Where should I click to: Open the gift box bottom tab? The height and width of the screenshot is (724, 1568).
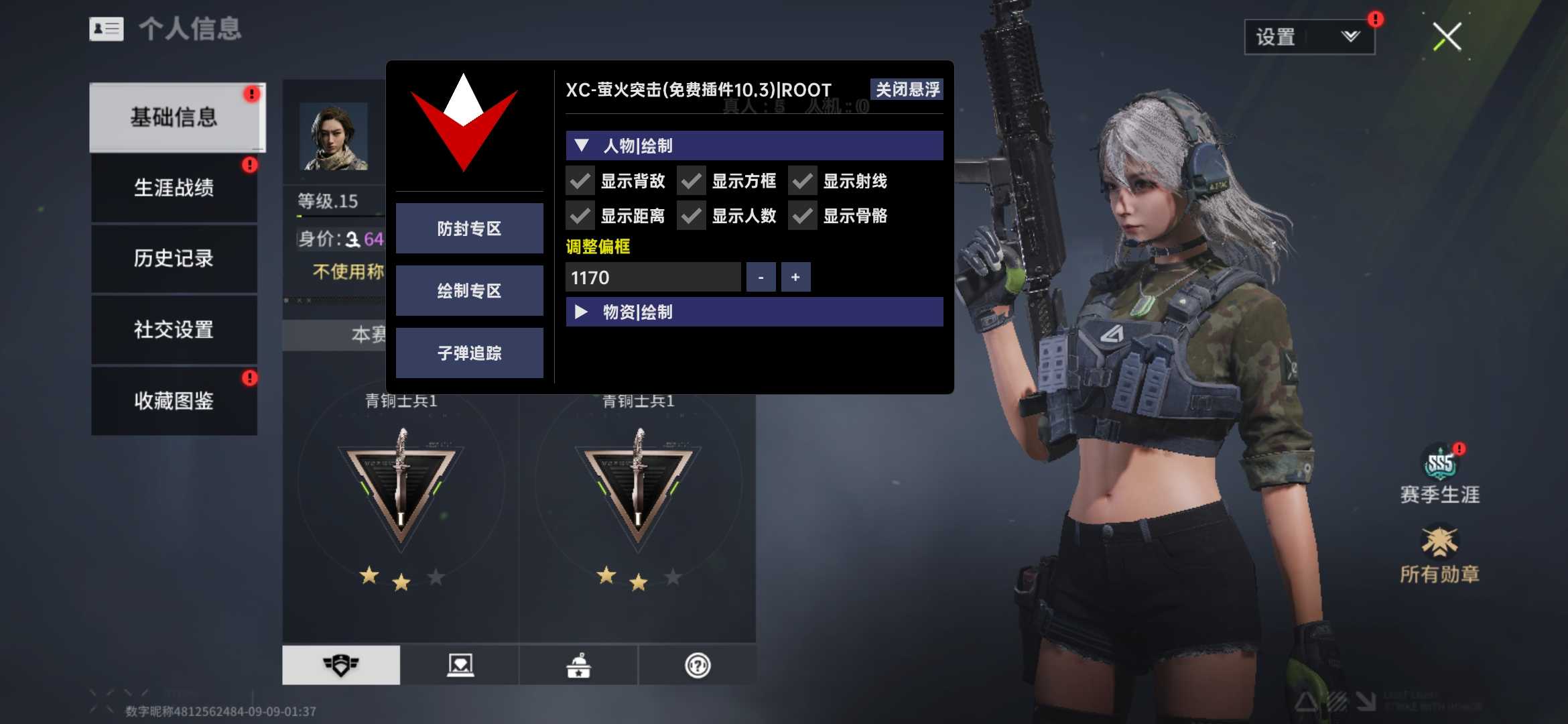(578, 665)
